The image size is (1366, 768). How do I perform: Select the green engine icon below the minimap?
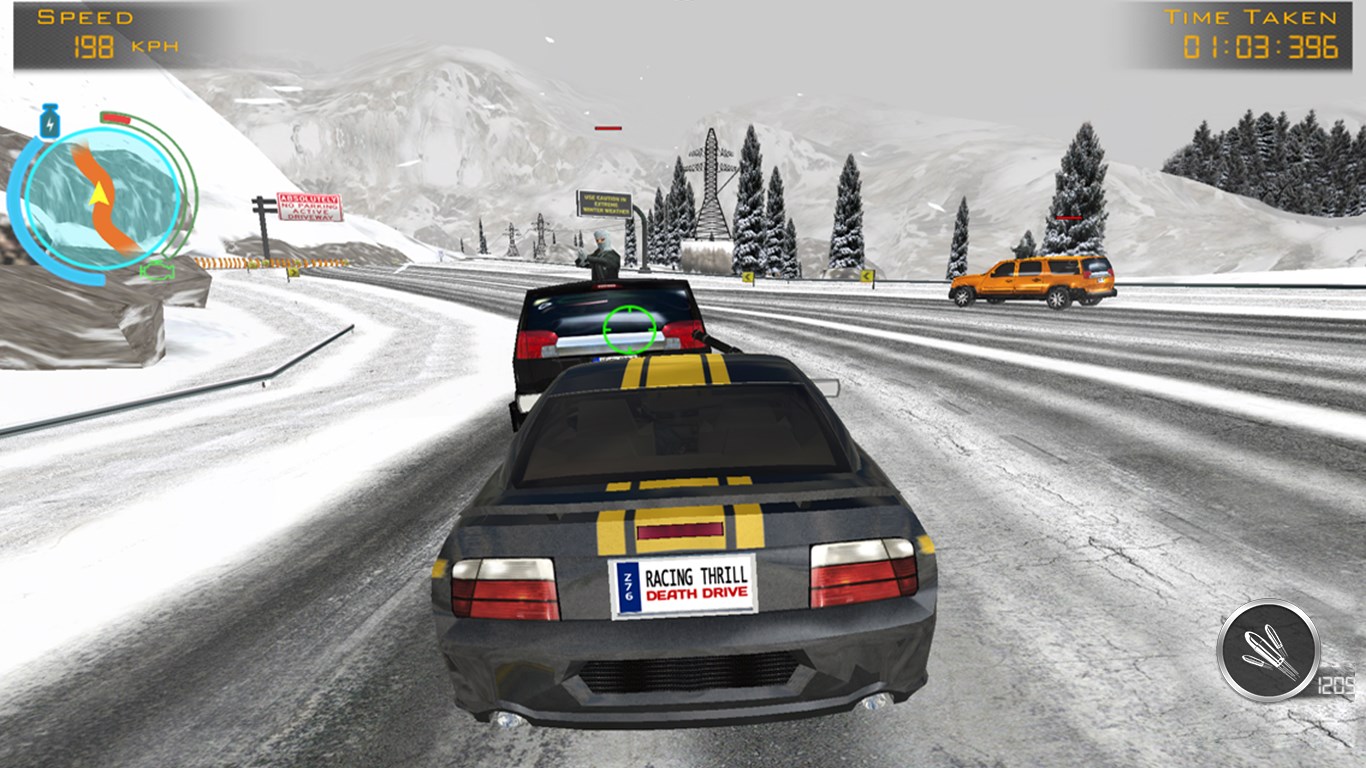(x=158, y=270)
